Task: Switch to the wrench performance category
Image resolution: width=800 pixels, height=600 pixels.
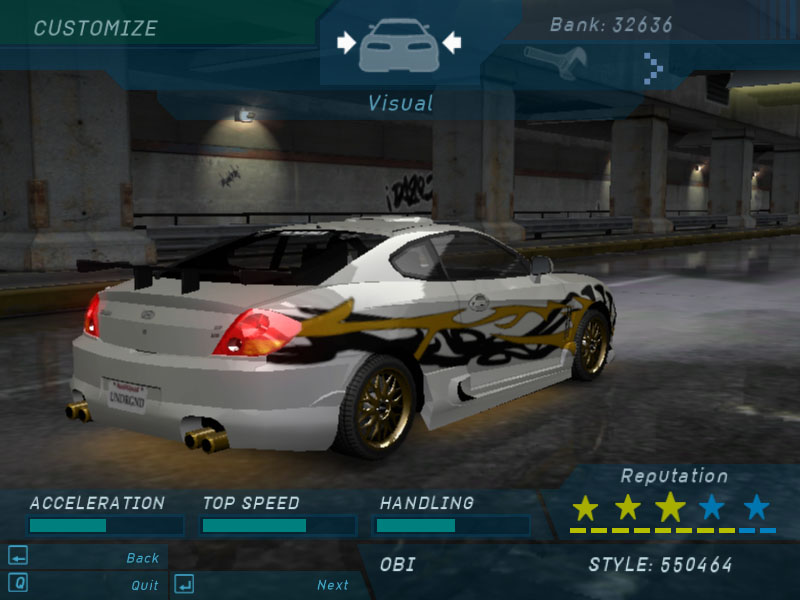Action: 555,62
